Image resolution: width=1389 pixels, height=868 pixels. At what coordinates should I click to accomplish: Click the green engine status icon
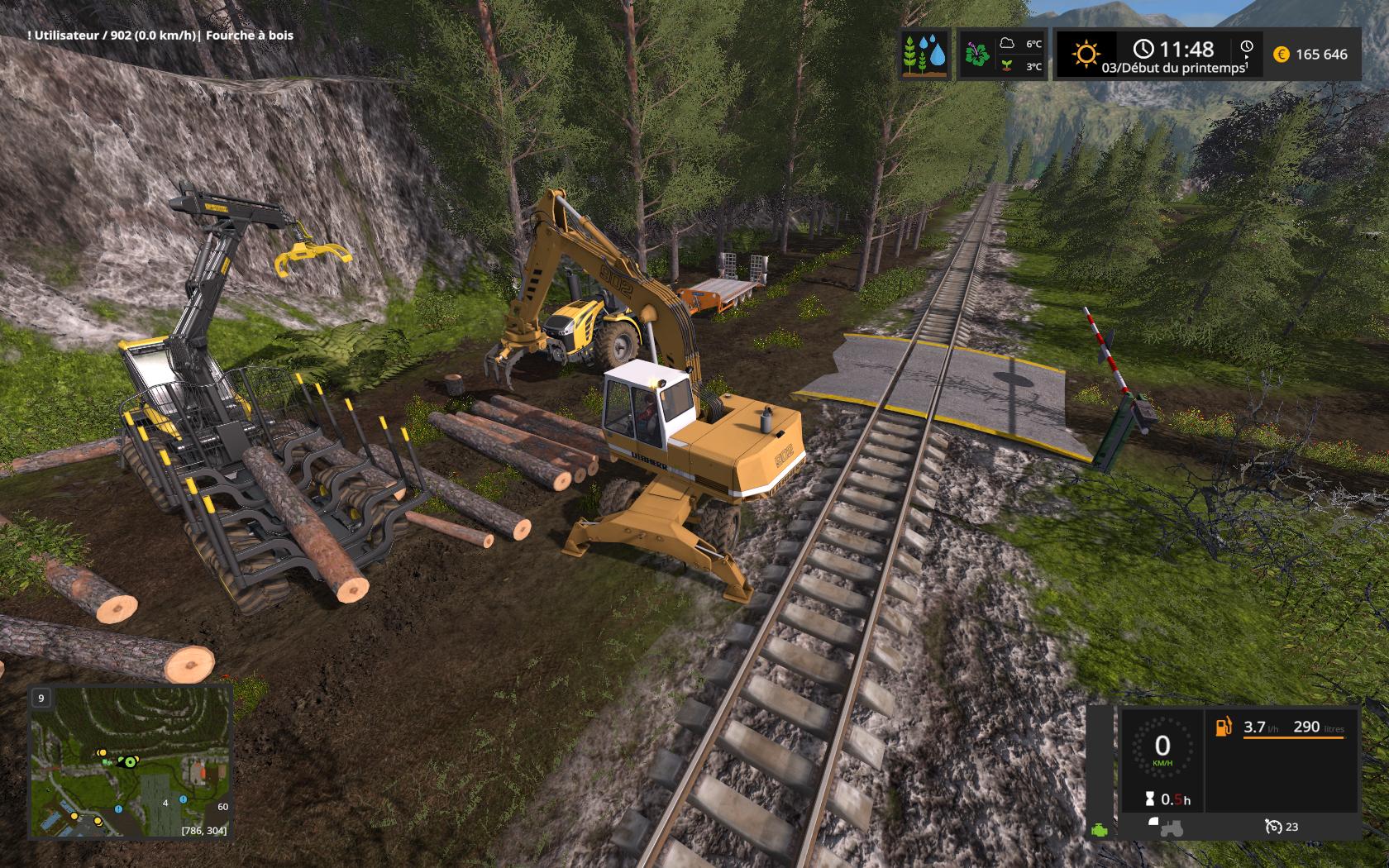click(1100, 830)
